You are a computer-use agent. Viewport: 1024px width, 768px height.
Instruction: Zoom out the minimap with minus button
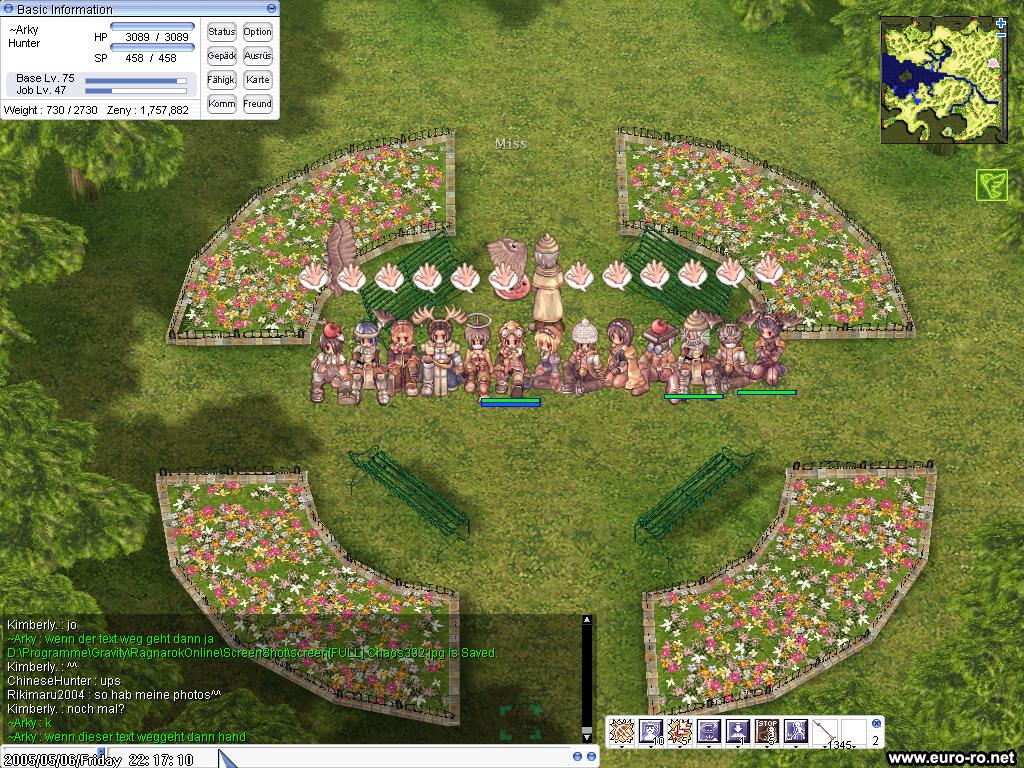coord(1001,34)
